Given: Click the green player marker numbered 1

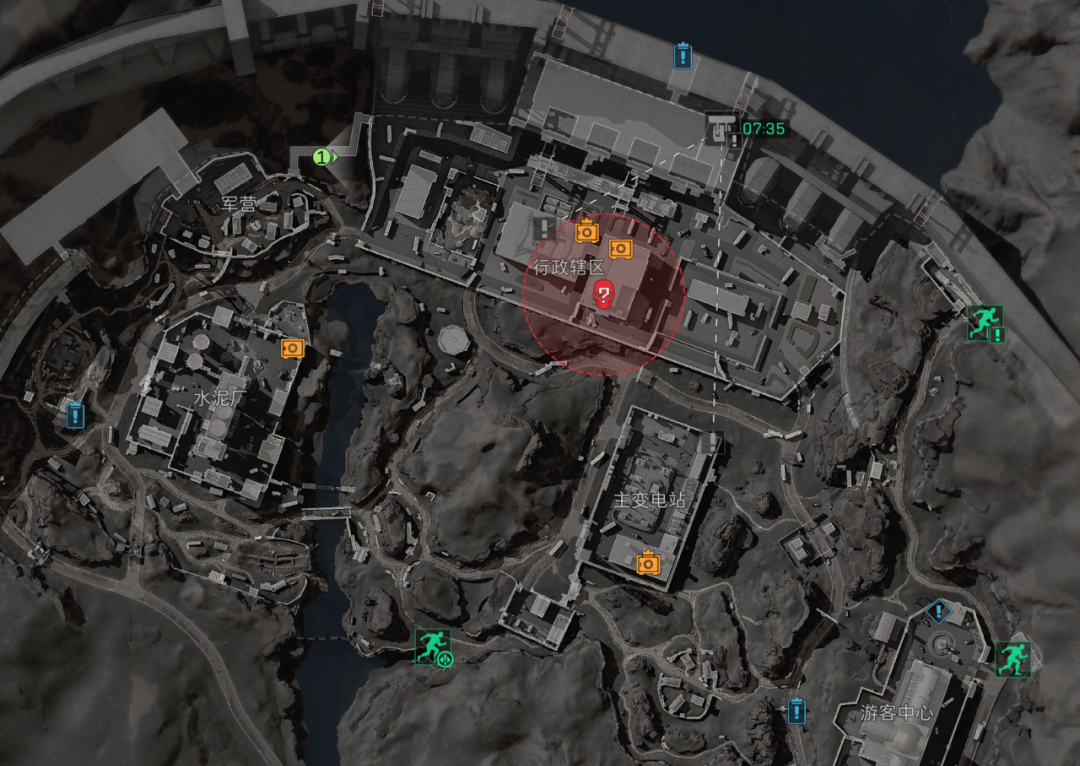Looking at the screenshot, I should (x=322, y=156).
